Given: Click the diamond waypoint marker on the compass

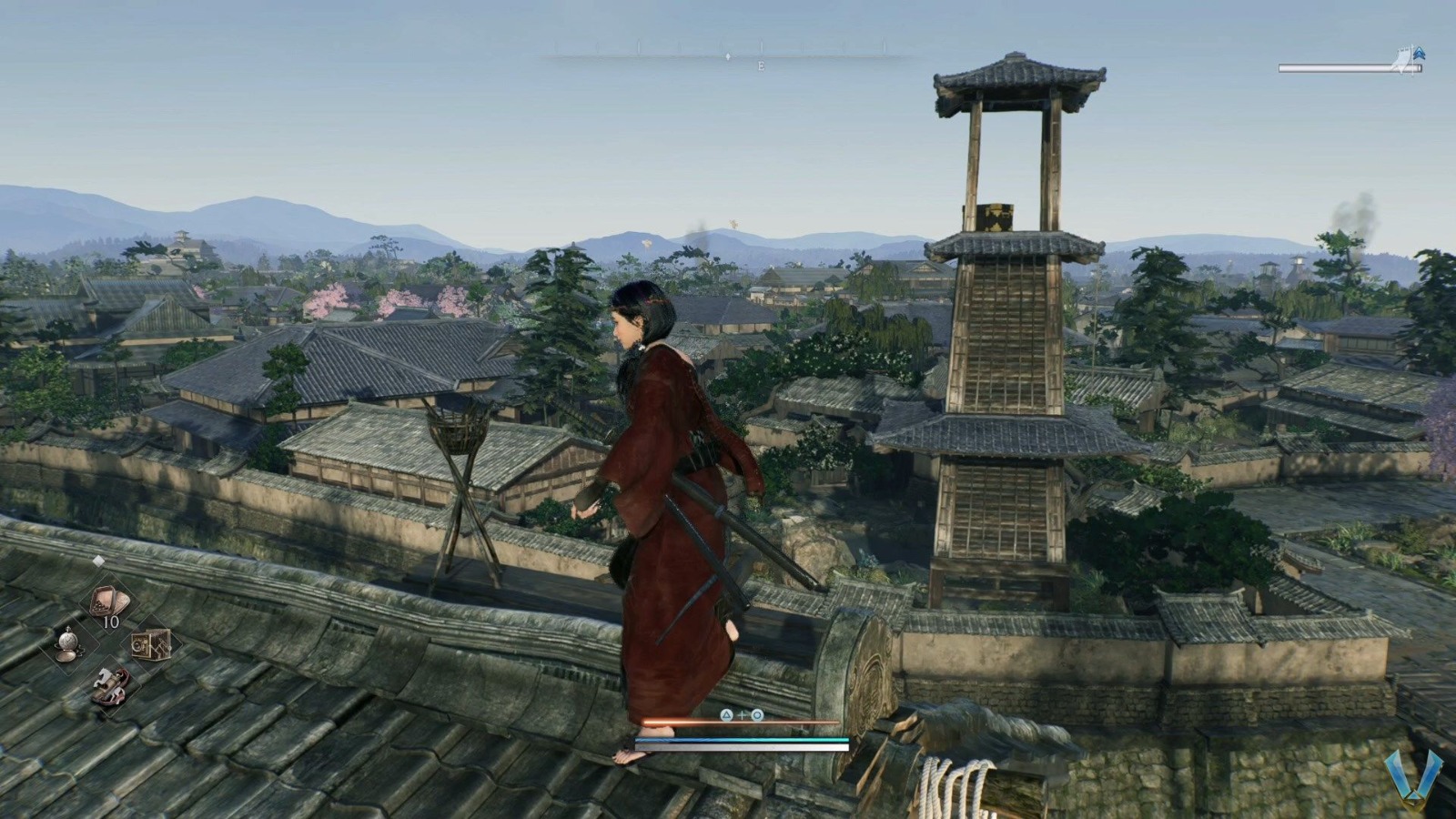Looking at the screenshot, I should (x=728, y=56).
